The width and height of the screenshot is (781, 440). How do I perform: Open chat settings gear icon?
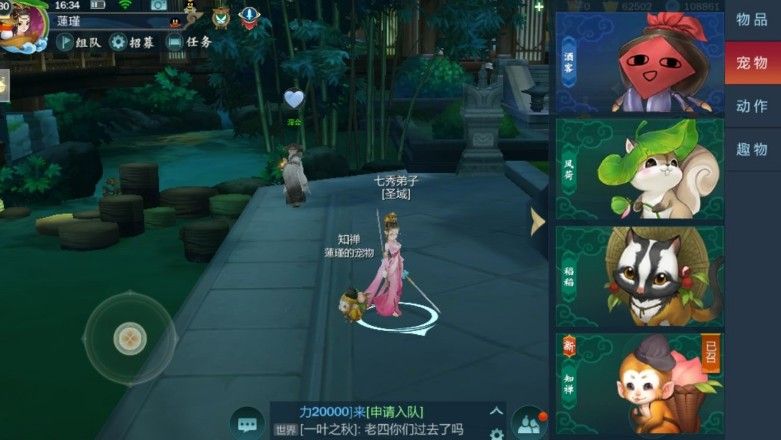point(496,433)
